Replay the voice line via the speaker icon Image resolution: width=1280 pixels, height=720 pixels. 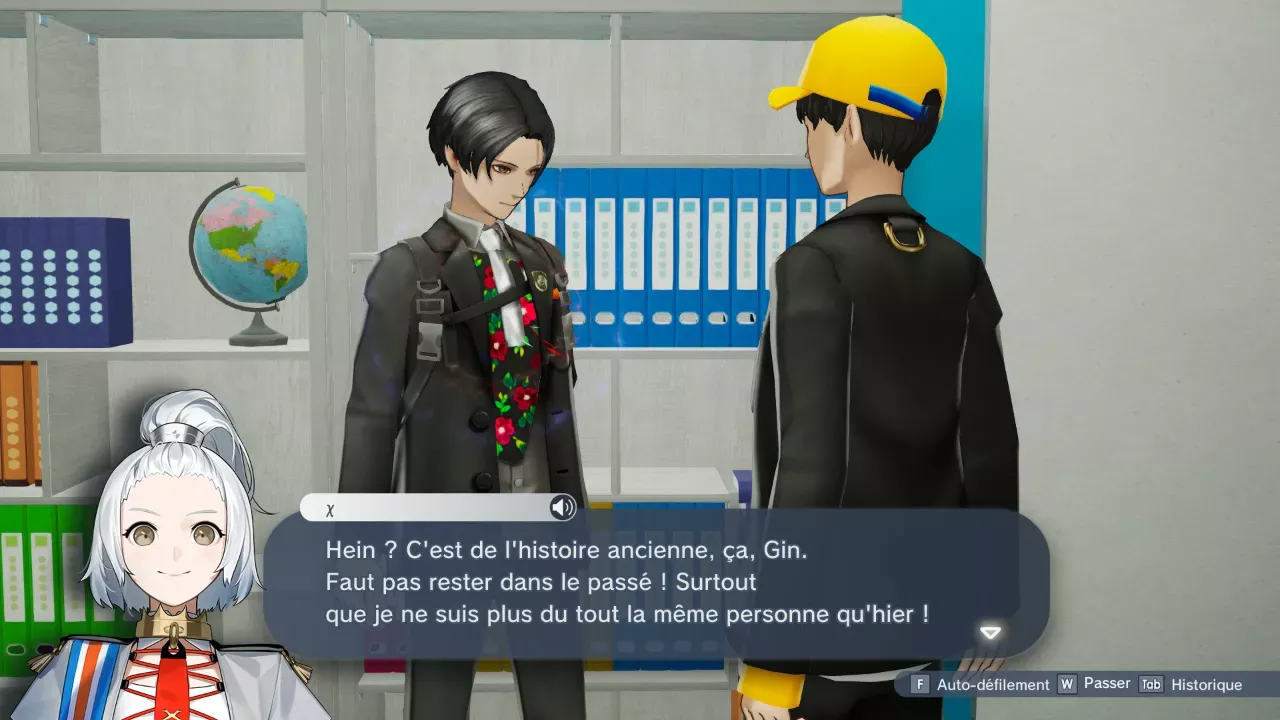pyautogui.click(x=562, y=508)
